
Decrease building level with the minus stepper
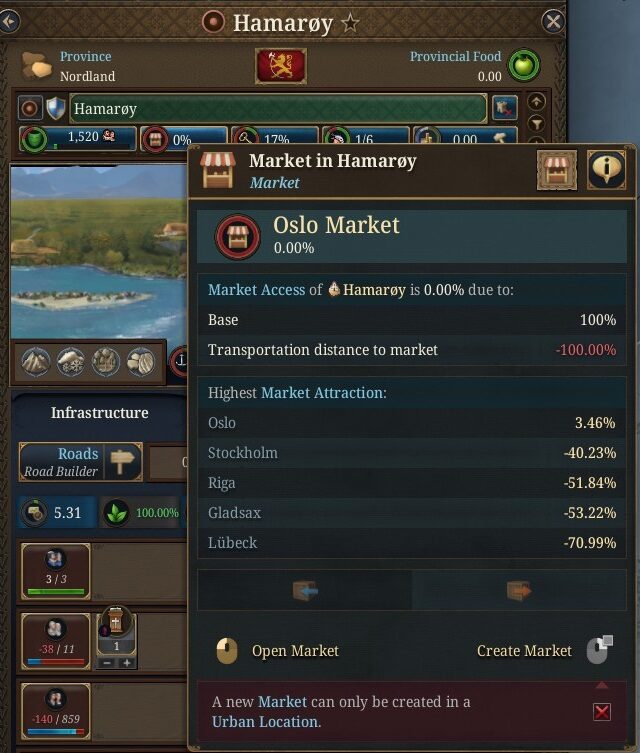pyautogui.click(x=105, y=663)
